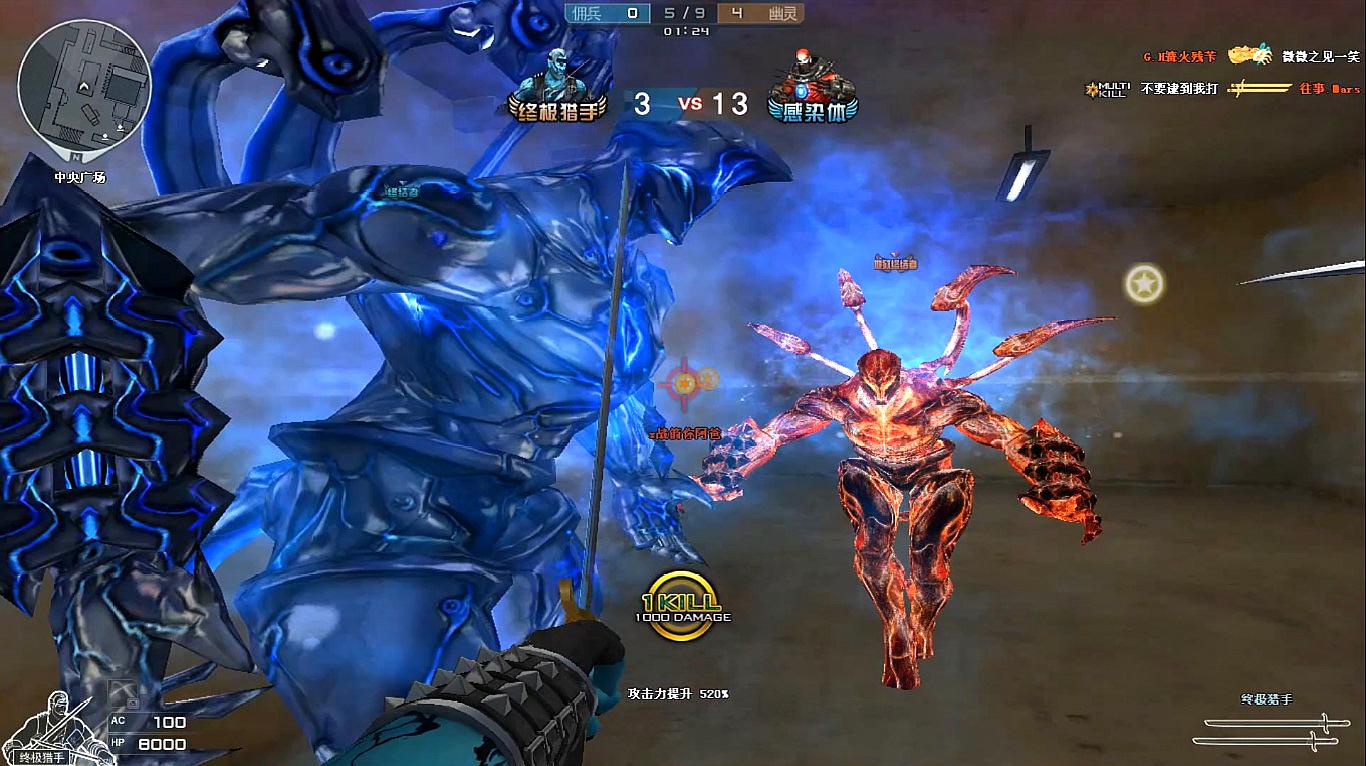Select the 感染体 team emblem
Screen dimensions: 1366x766
813,87
